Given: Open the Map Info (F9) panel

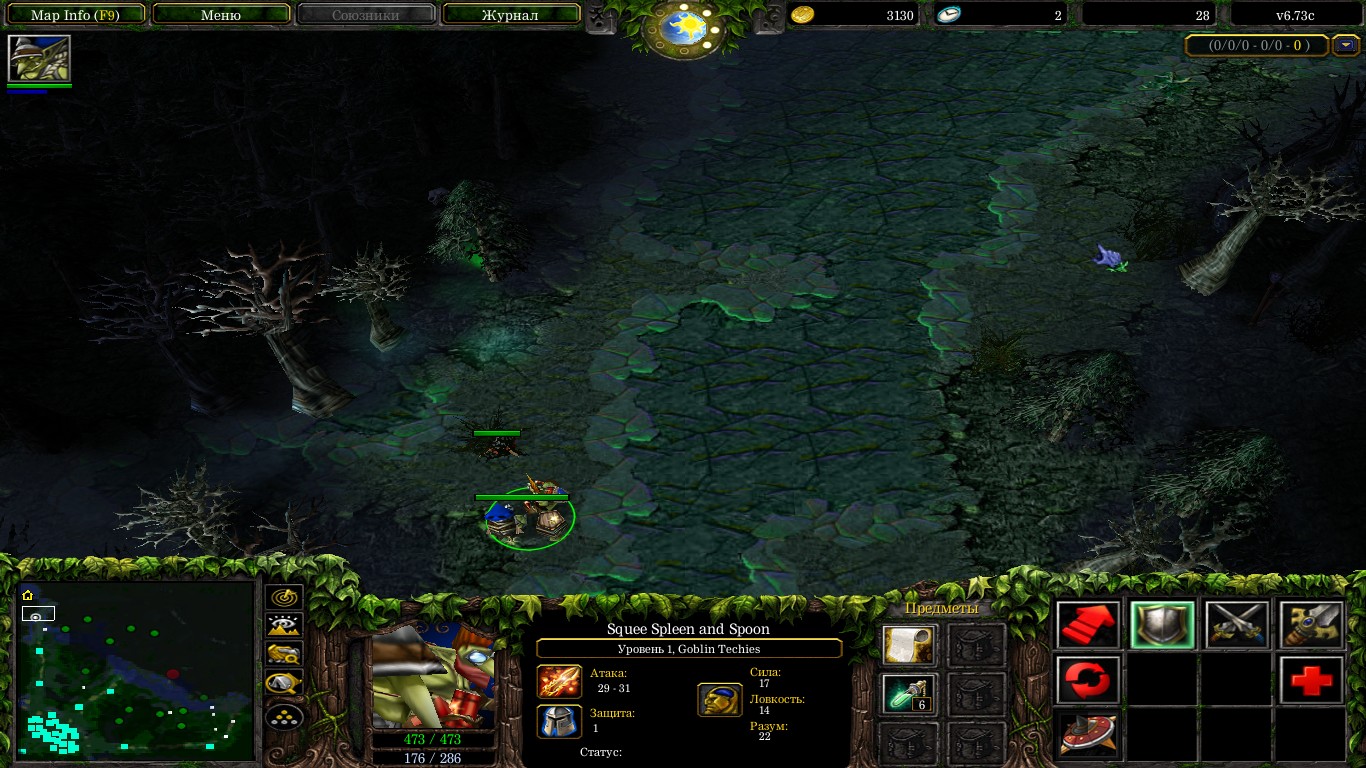Looking at the screenshot, I should click(x=76, y=15).
